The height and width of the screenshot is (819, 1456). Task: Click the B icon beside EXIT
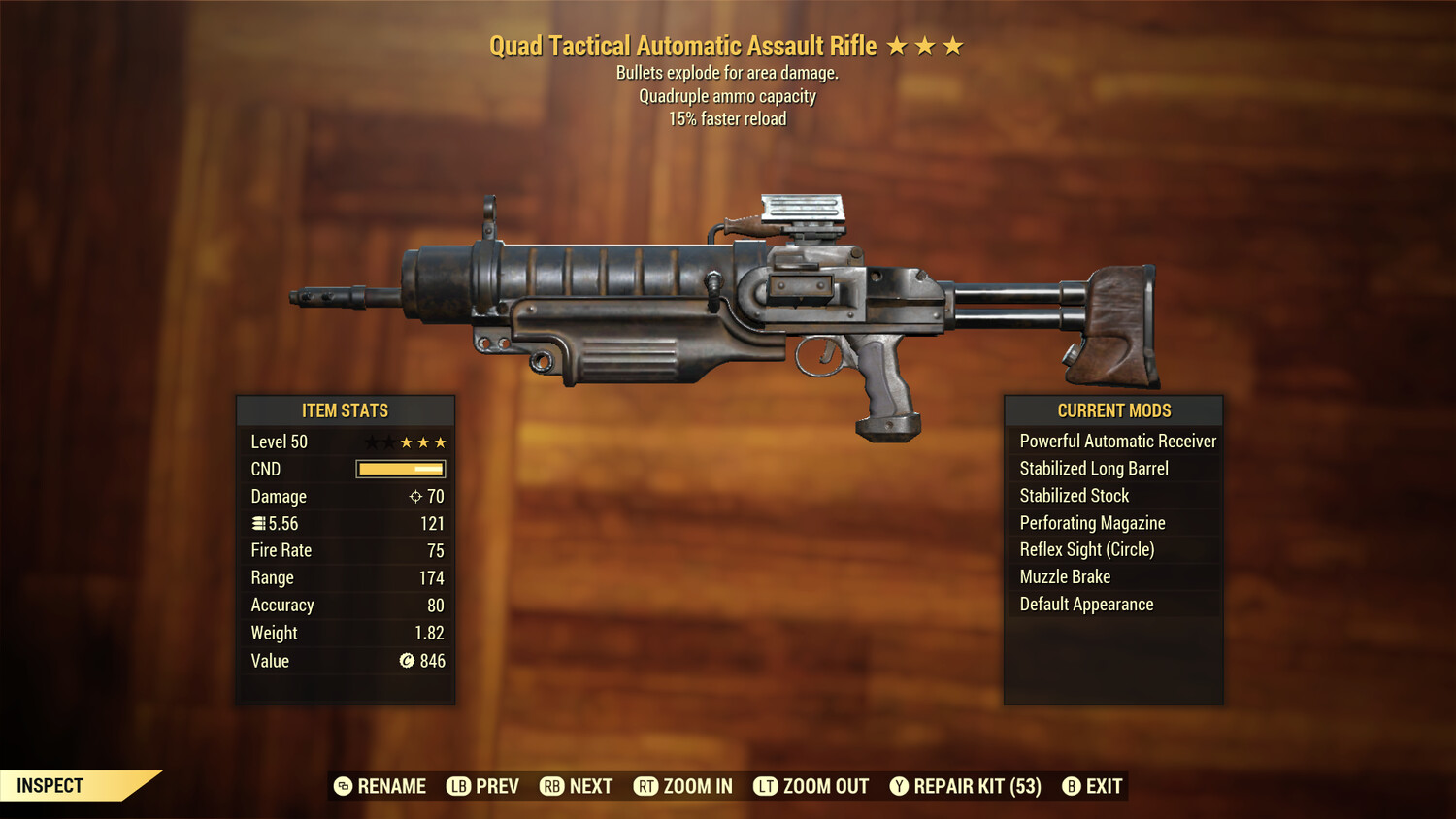point(1072,786)
